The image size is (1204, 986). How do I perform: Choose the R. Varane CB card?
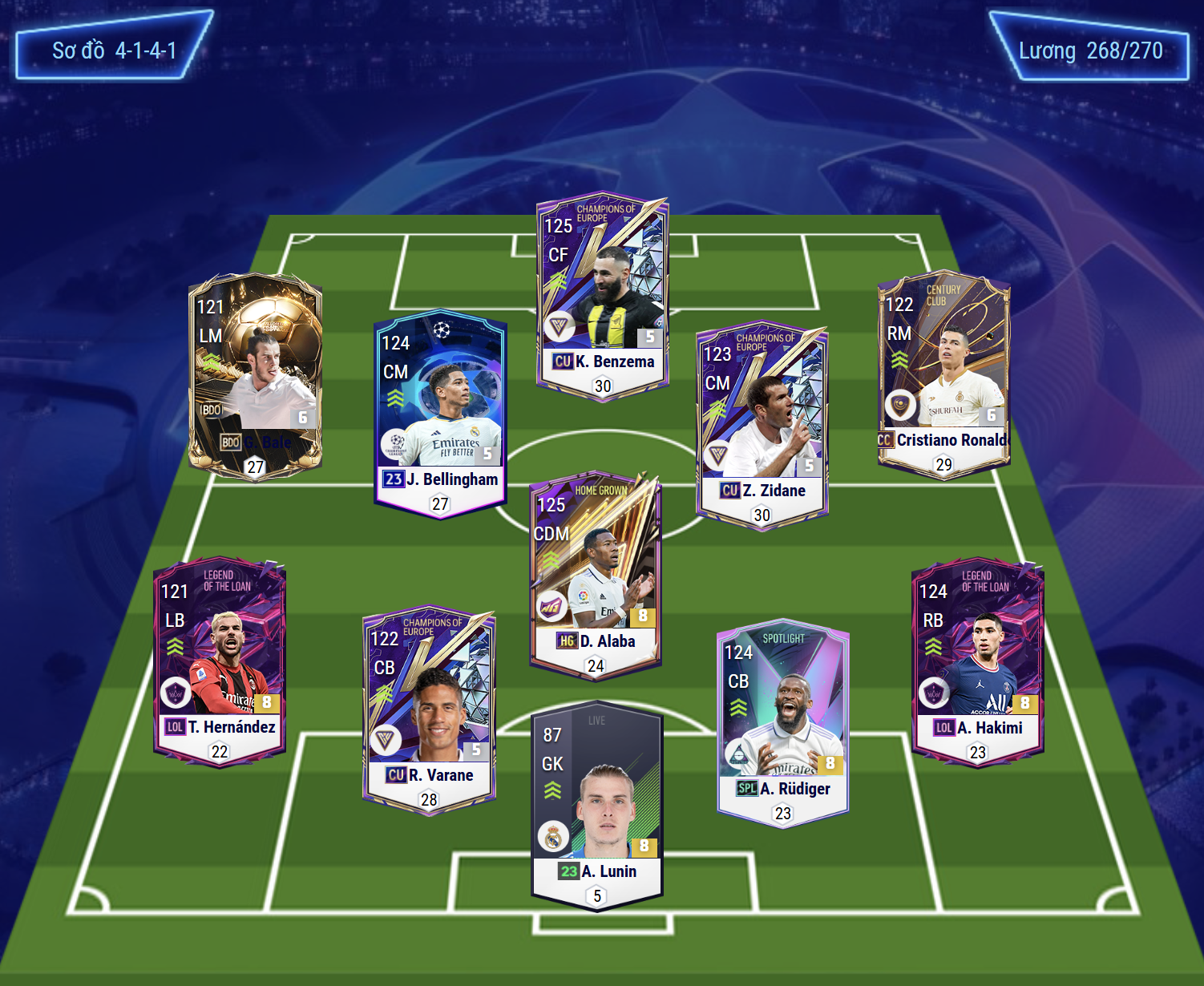click(429, 710)
